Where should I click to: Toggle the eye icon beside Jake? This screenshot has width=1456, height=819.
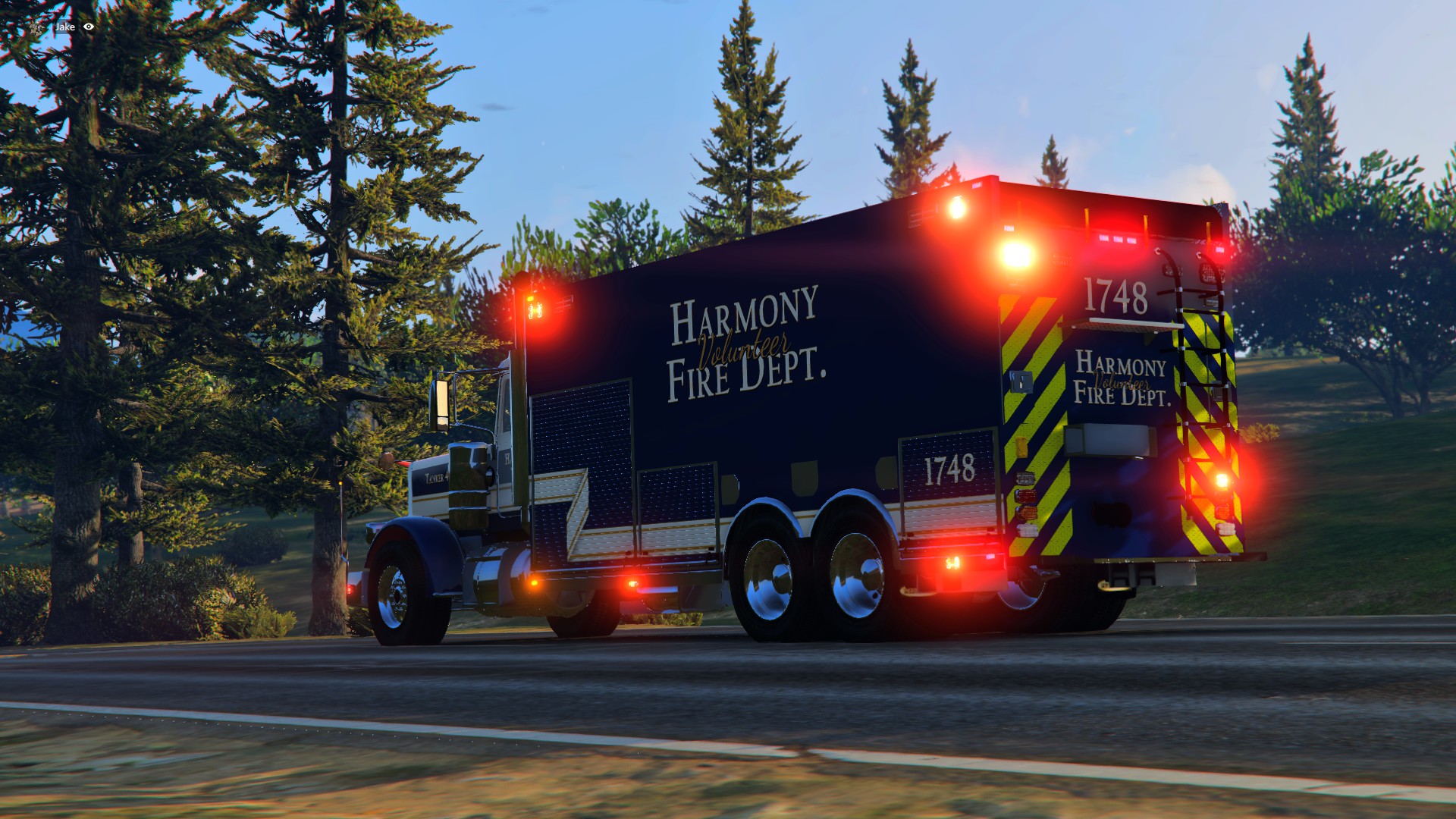pos(89,27)
